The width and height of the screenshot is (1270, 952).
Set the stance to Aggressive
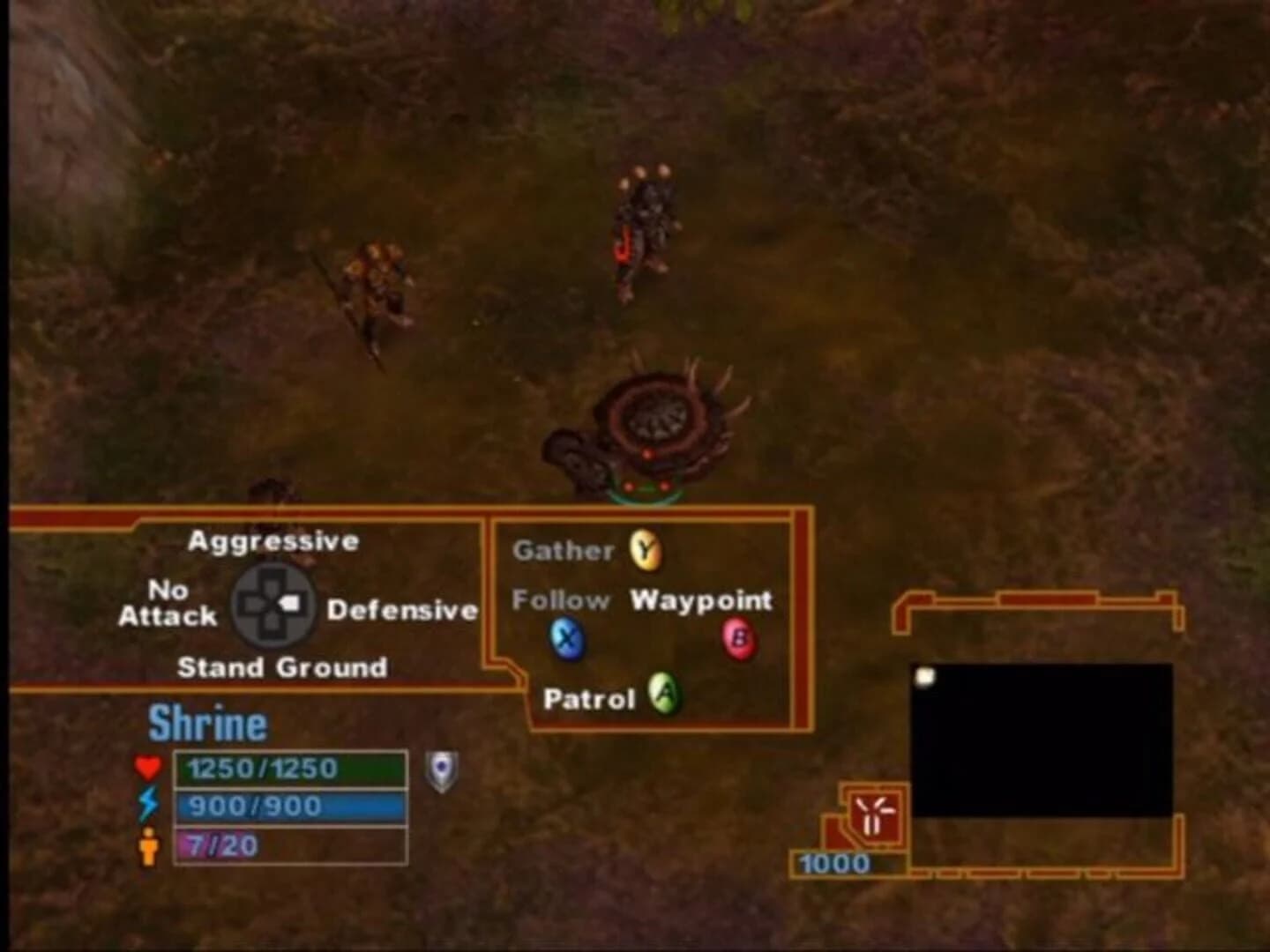coord(274,540)
